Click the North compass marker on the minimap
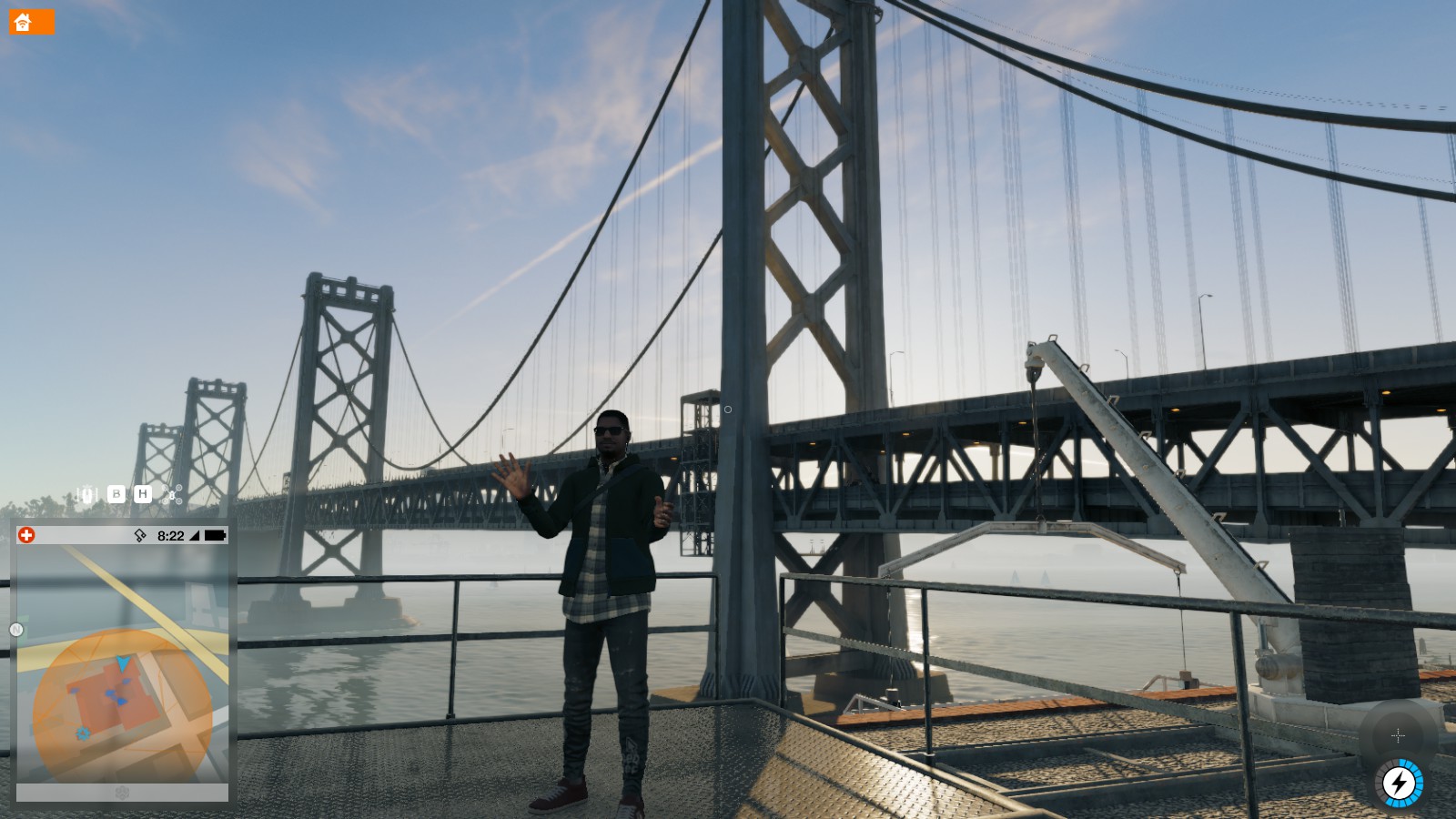The height and width of the screenshot is (819, 1456). pyautogui.click(x=15, y=629)
